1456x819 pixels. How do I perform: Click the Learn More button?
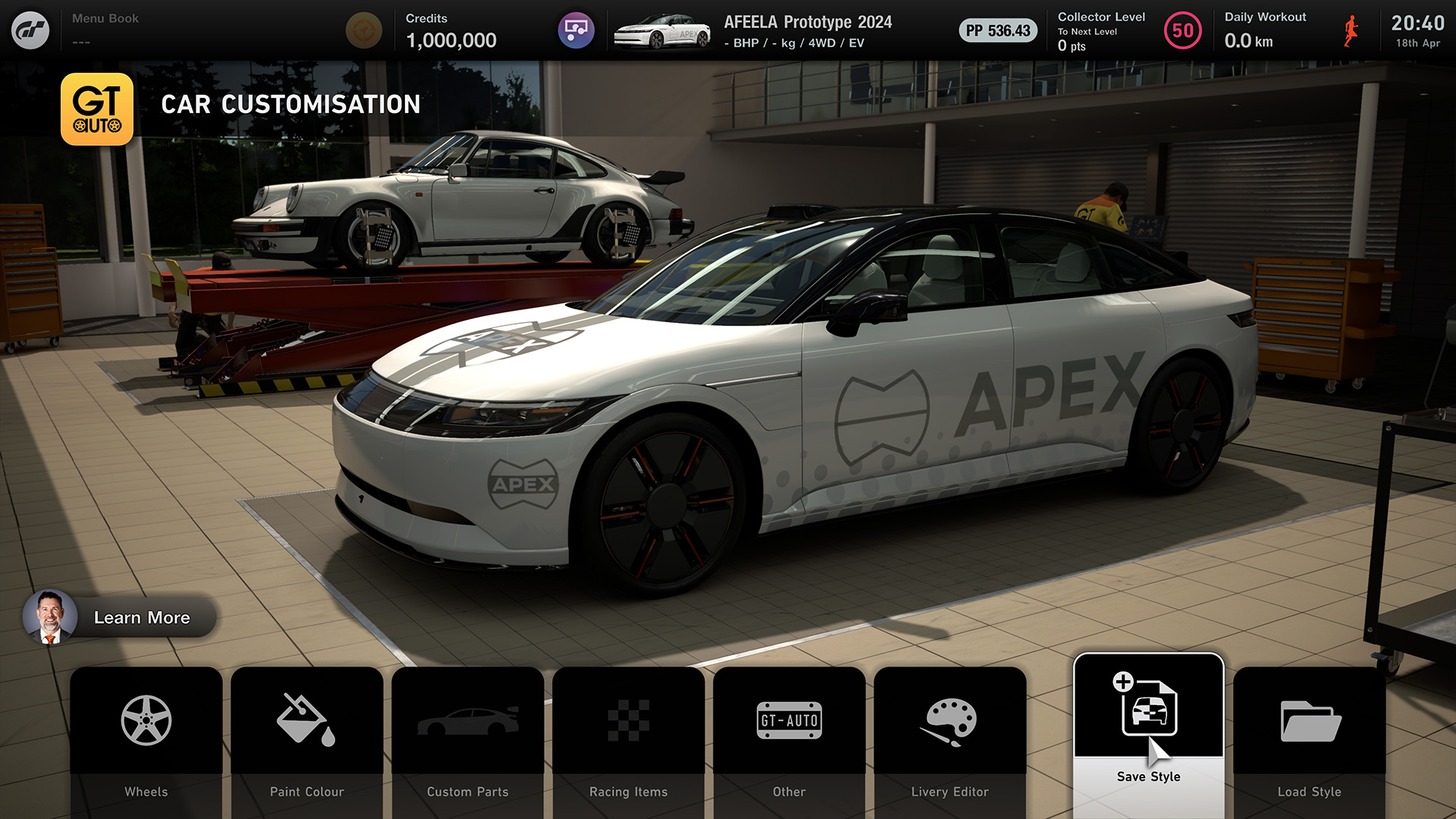point(120,617)
